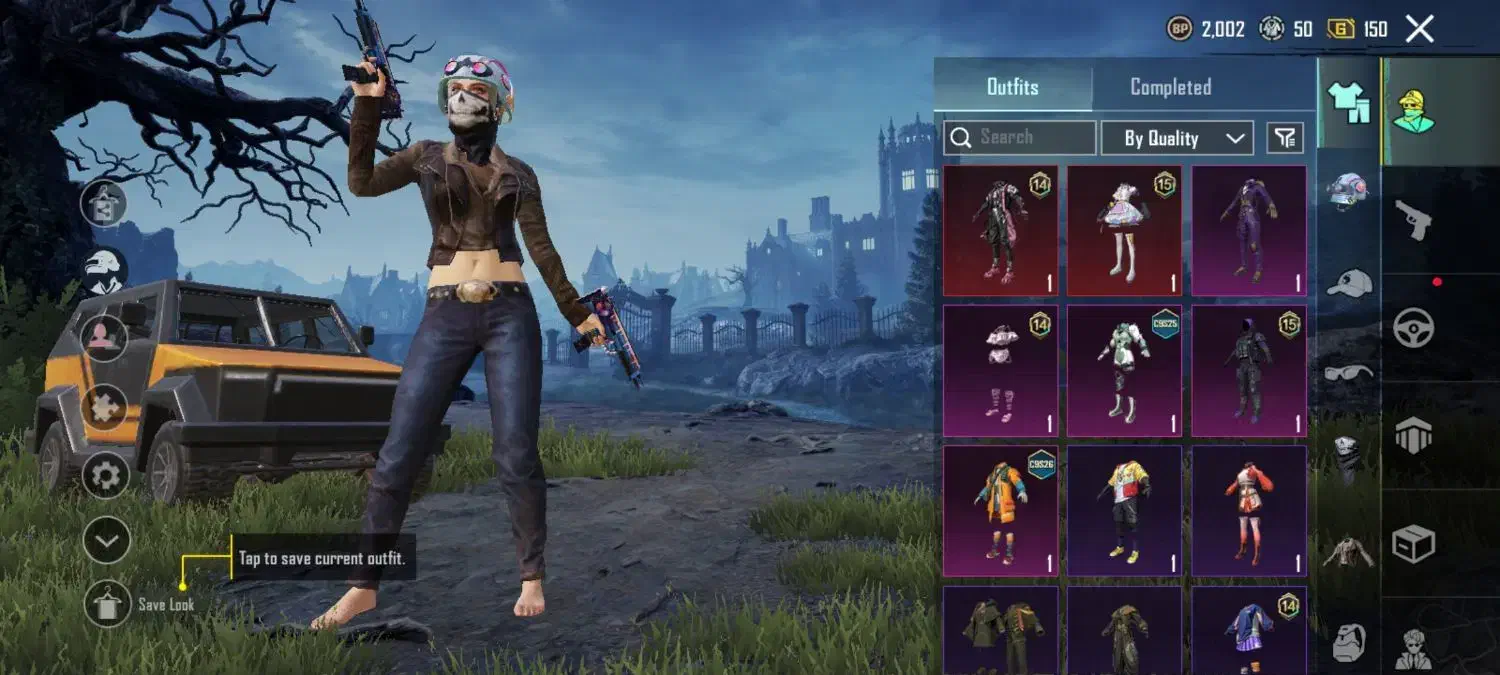Tap the Save Look button
The width and height of the screenshot is (1500, 675).
(x=107, y=604)
